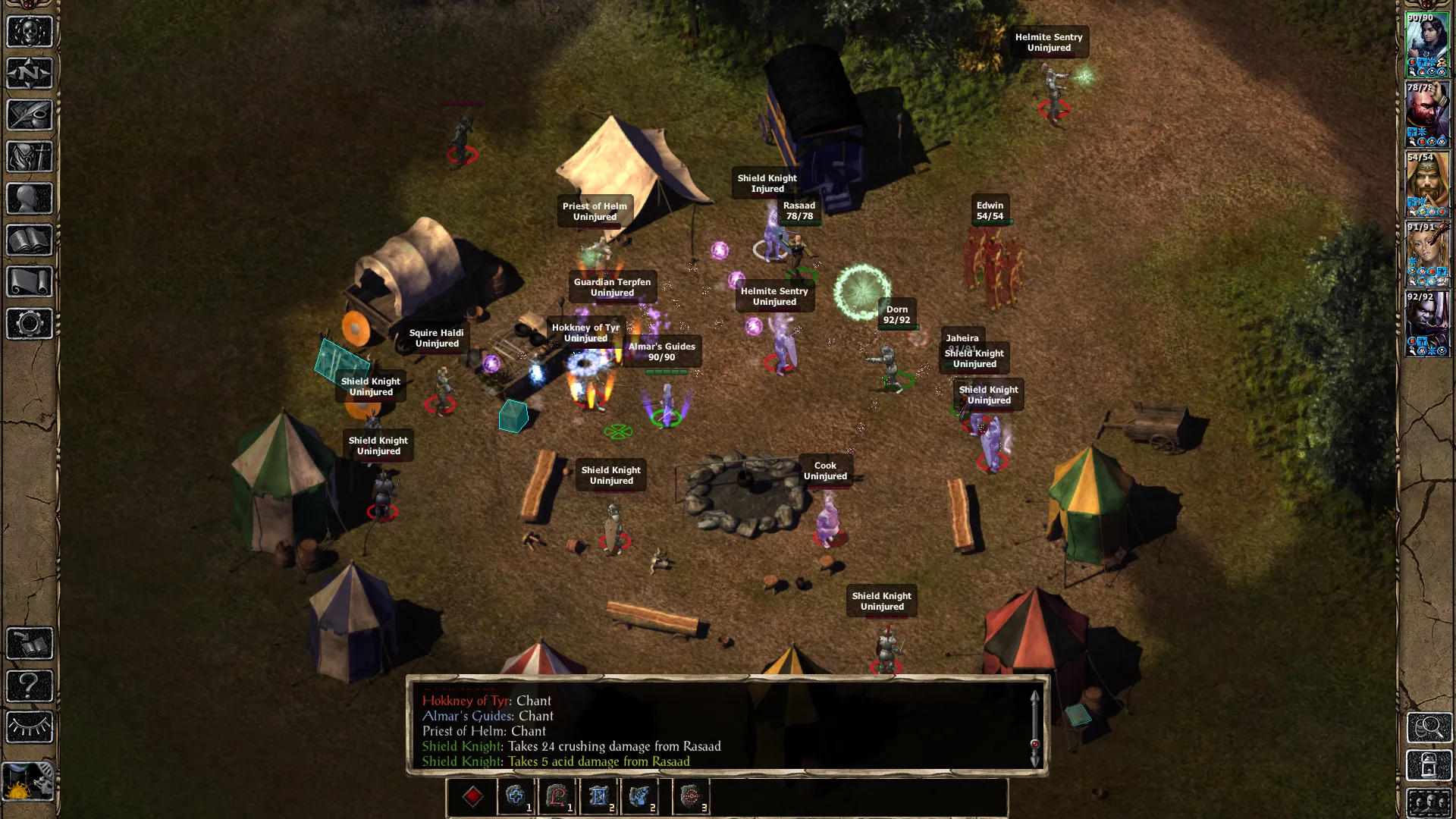Image resolution: width=1456 pixels, height=819 pixels.
Task: Select the 90/90 party leader portrait
Action: click(1427, 45)
